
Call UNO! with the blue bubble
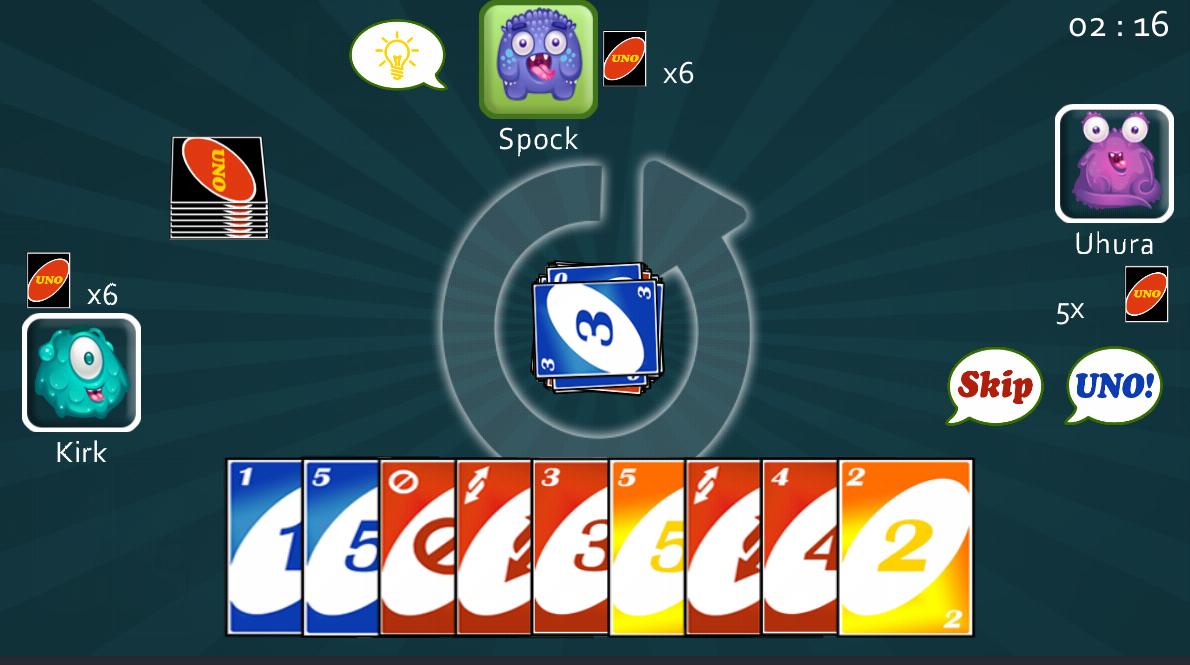(x=1114, y=385)
